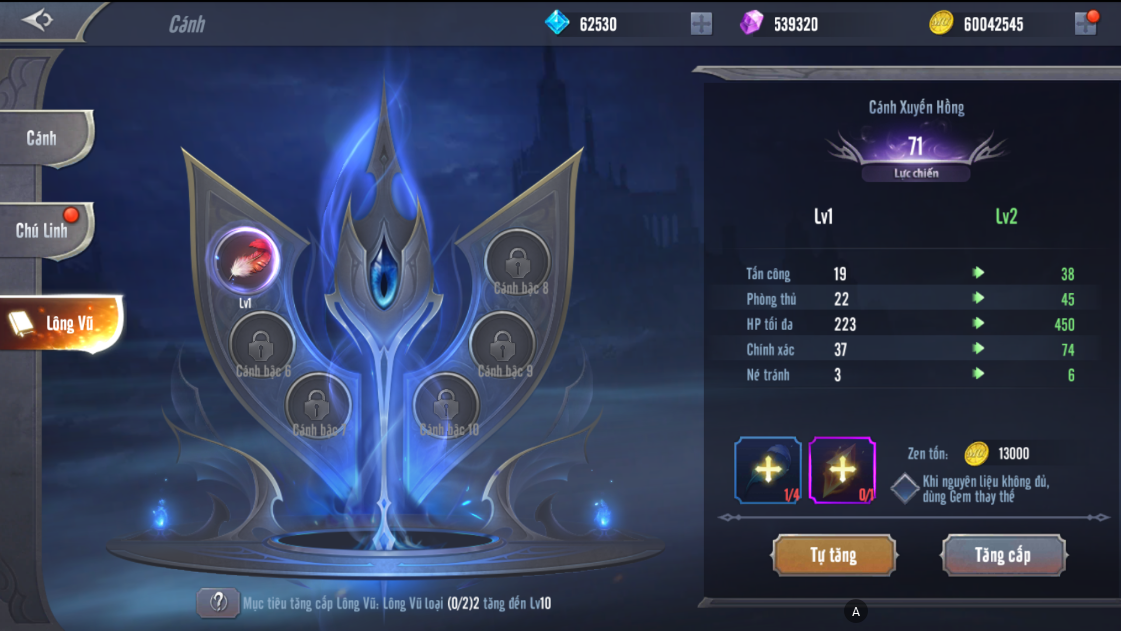1121x631 pixels.
Task: Click the locked Cánh bậc 6 slot
Action: 262,343
